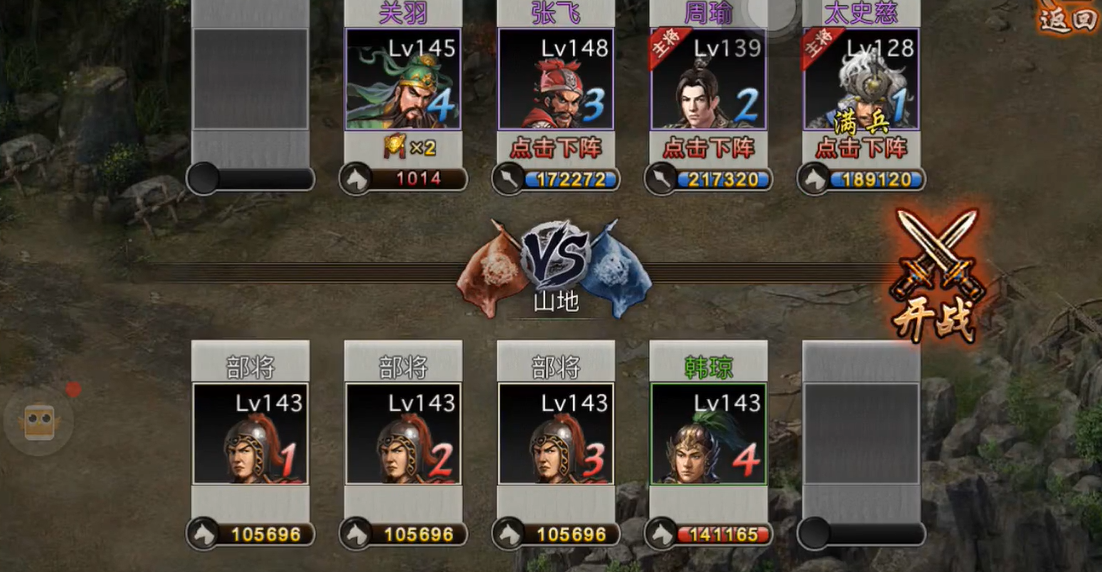Image resolution: width=1102 pixels, height=572 pixels.
Task: View enemy 部将 numbered 1
Action: 250,434
